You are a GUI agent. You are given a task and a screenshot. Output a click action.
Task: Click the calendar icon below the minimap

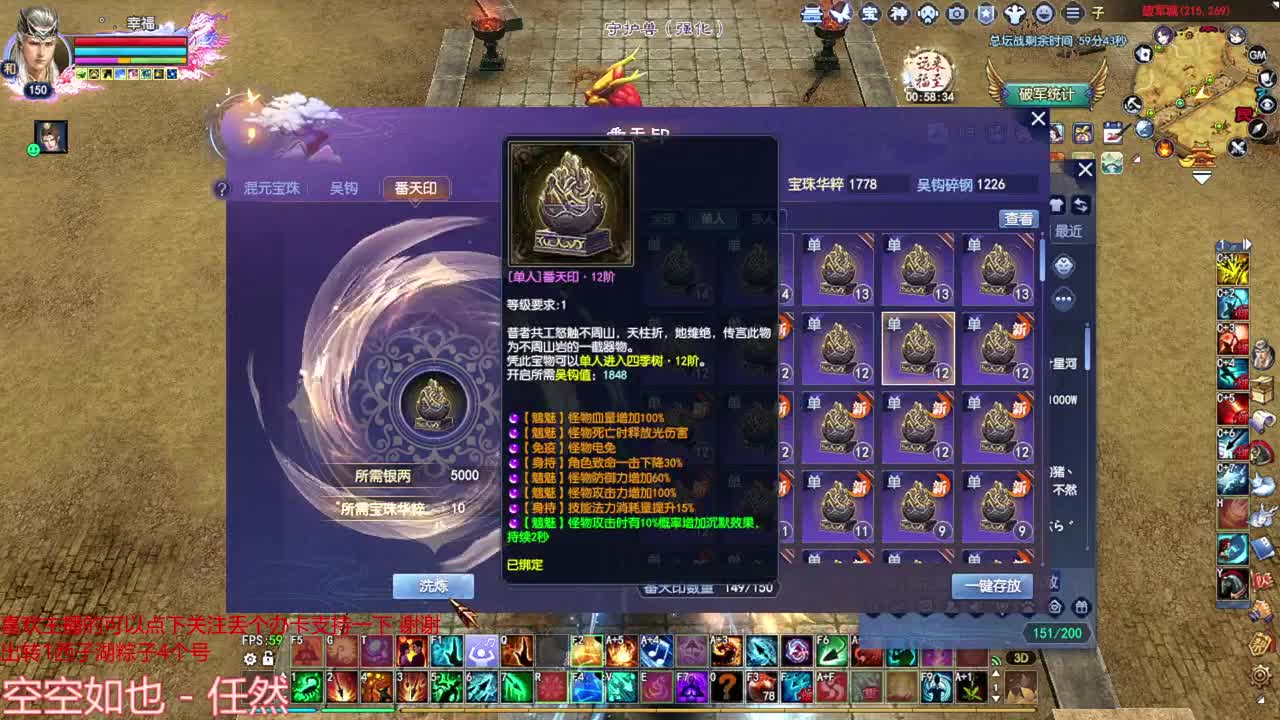[x=1113, y=132]
